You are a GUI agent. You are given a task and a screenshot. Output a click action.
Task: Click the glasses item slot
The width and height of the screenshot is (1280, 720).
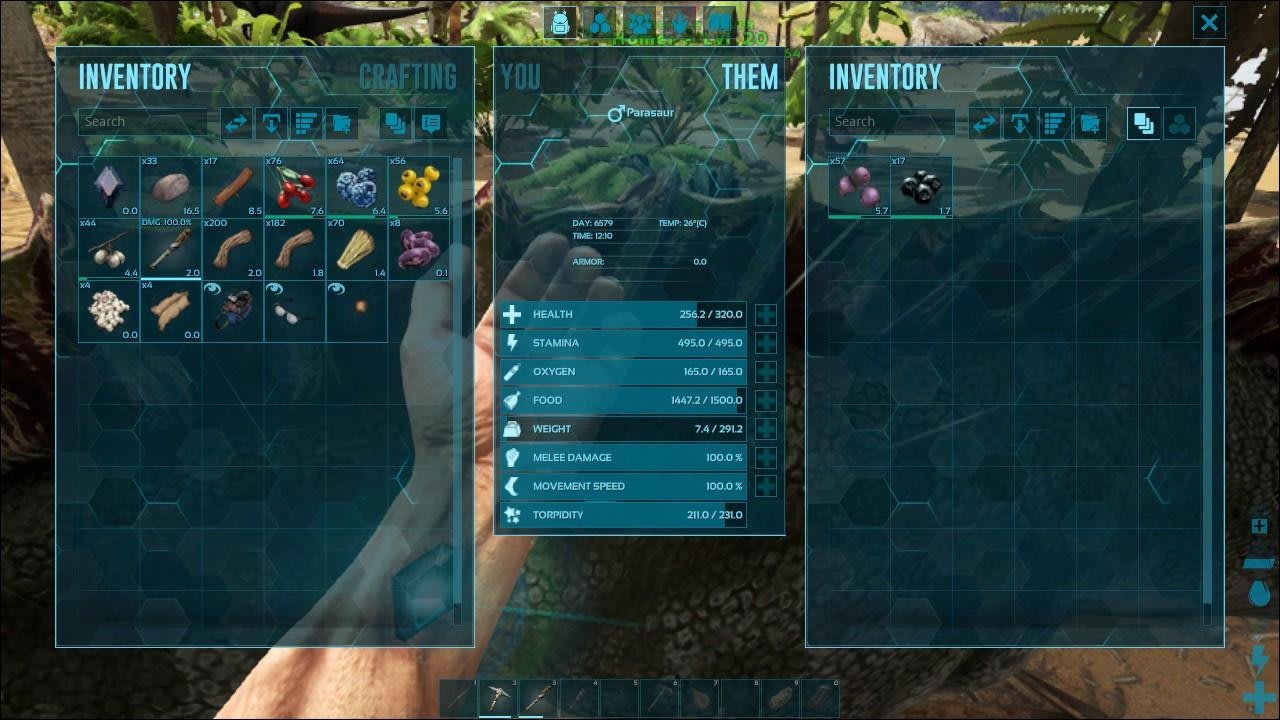pos(295,311)
